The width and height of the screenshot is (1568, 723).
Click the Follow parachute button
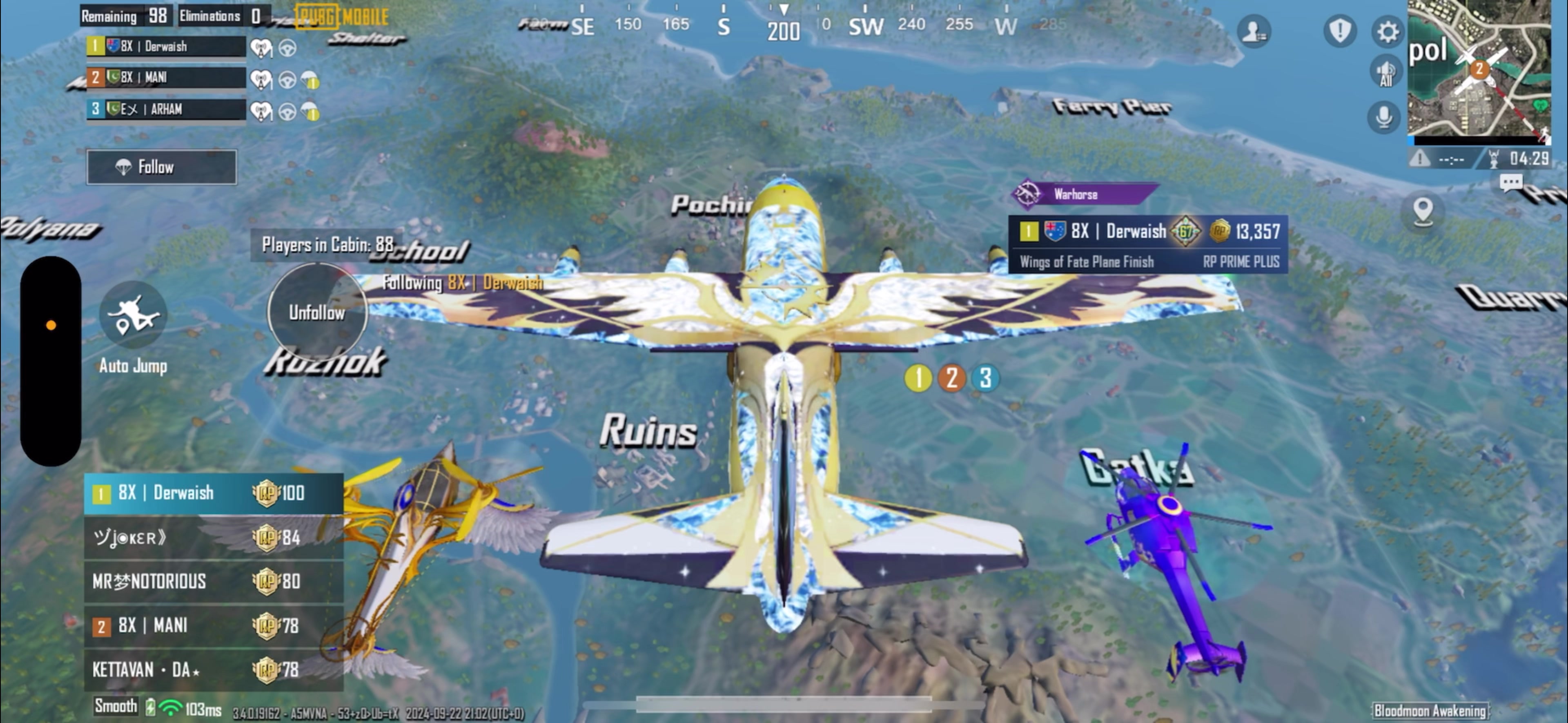[161, 167]
